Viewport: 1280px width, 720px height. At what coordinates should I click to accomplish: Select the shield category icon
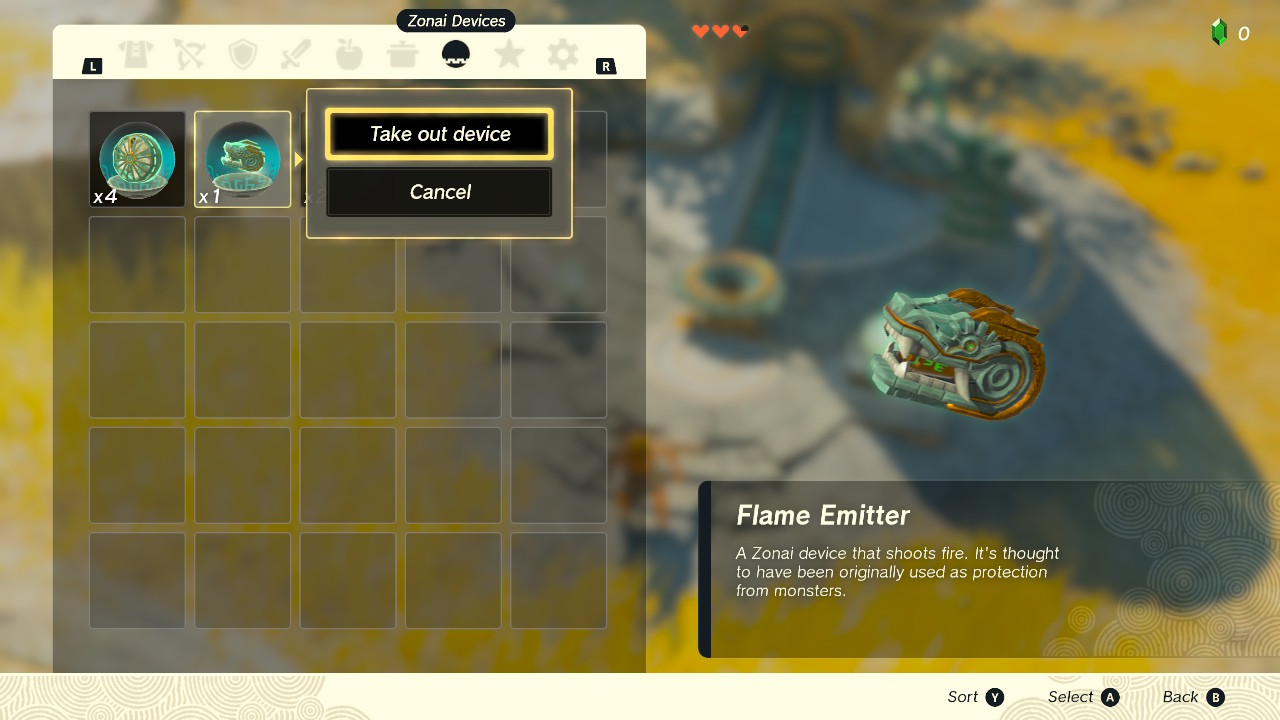pos(242,53)
